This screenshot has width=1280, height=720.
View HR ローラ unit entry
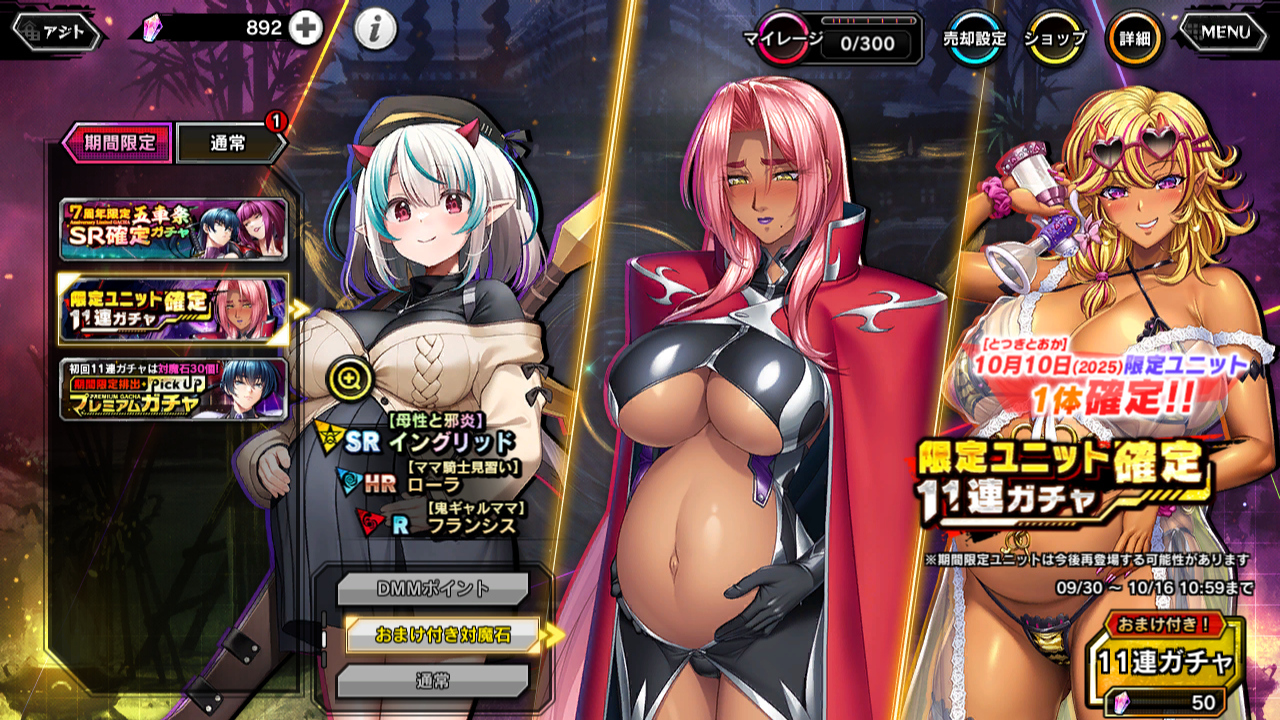click(412, 484)
